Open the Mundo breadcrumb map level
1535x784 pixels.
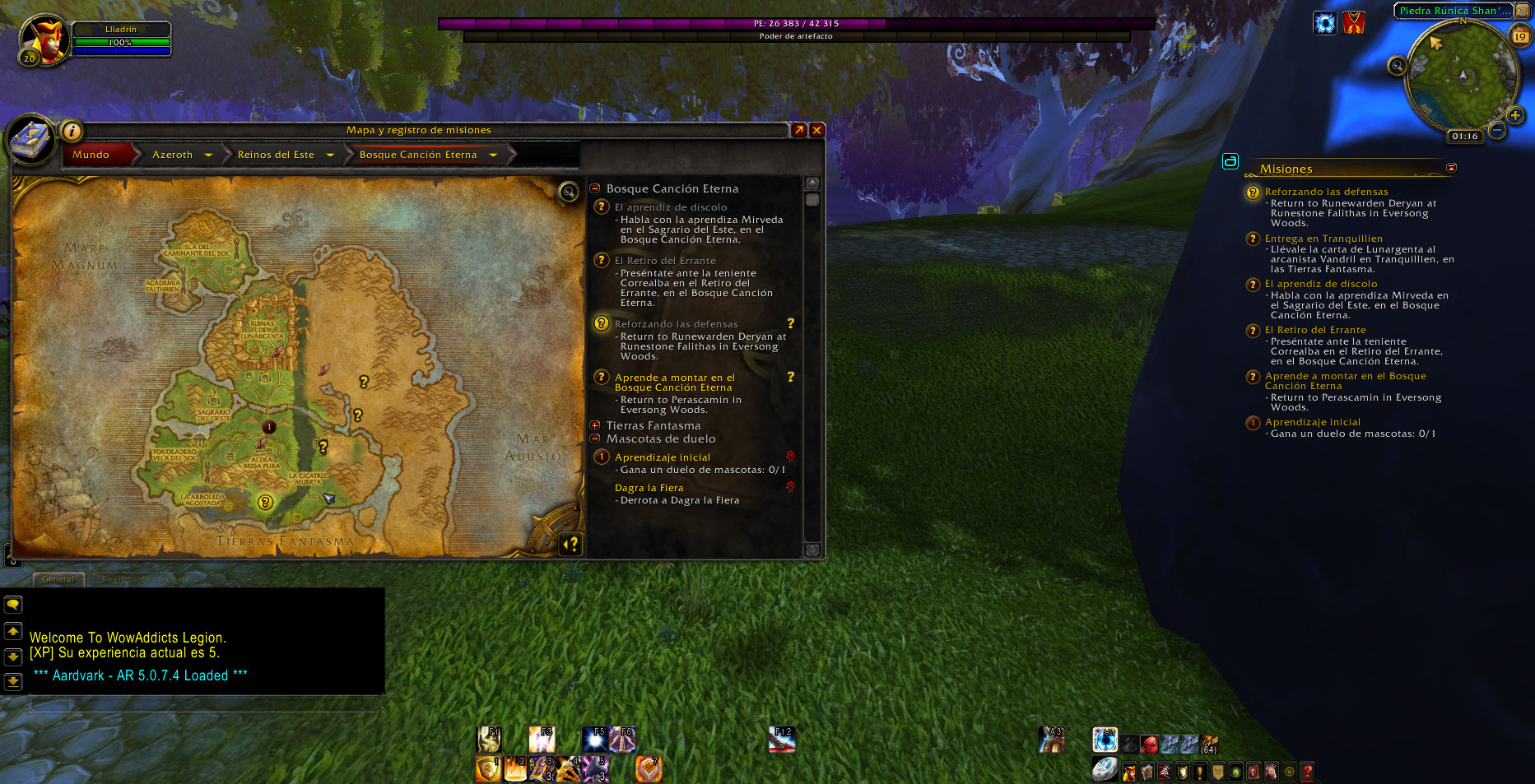[x=91, y=155]
